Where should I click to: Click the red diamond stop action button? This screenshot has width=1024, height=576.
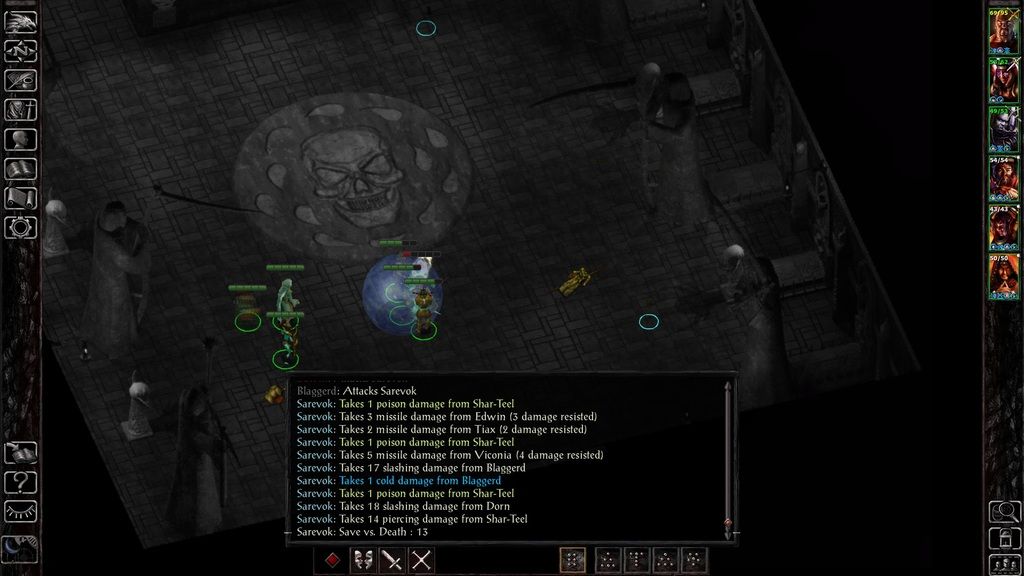[x=332, y=560]
